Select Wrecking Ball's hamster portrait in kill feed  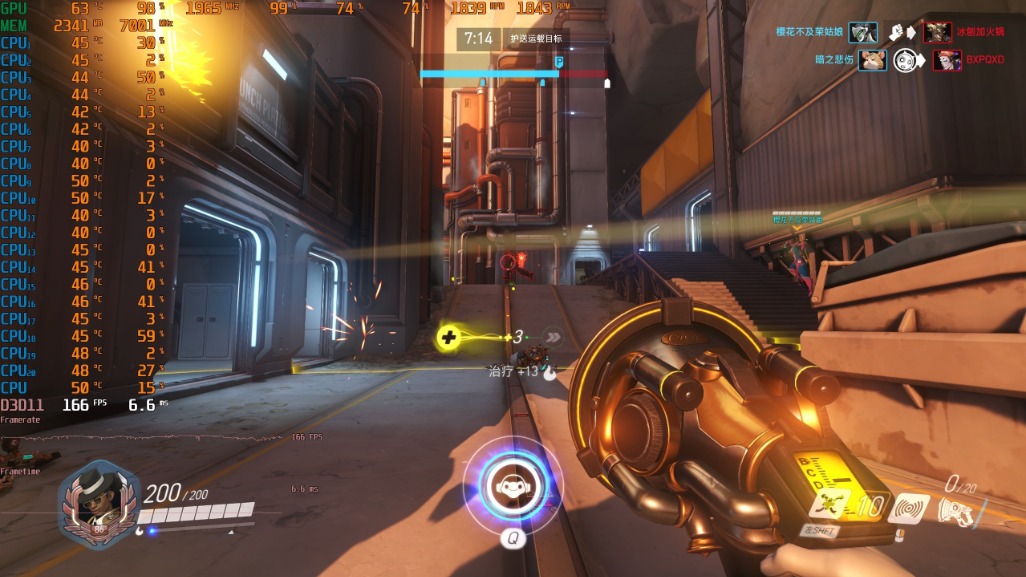coord(873,60)
